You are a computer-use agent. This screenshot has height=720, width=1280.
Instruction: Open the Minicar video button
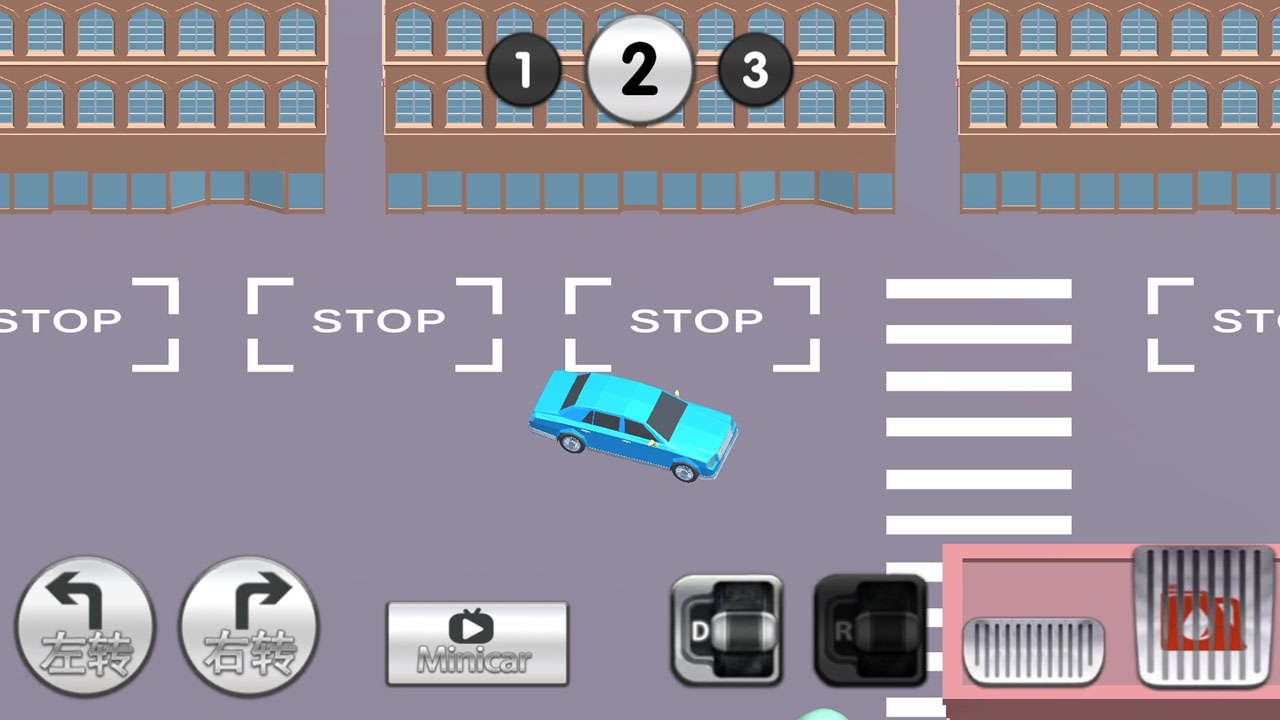click(x=477, y=643)
